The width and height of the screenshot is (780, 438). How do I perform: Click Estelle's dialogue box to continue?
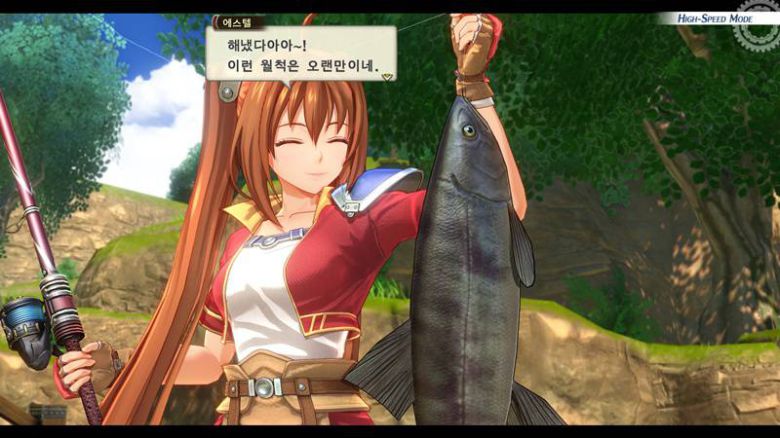(x=300, y=55)
